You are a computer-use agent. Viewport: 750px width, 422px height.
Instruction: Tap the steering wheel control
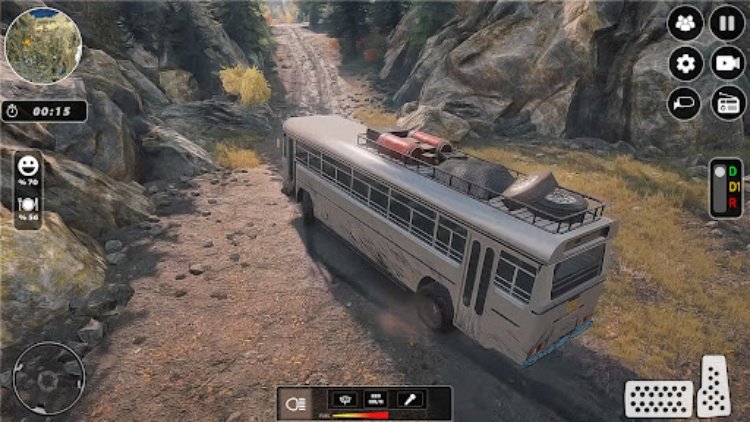point(47,378)
